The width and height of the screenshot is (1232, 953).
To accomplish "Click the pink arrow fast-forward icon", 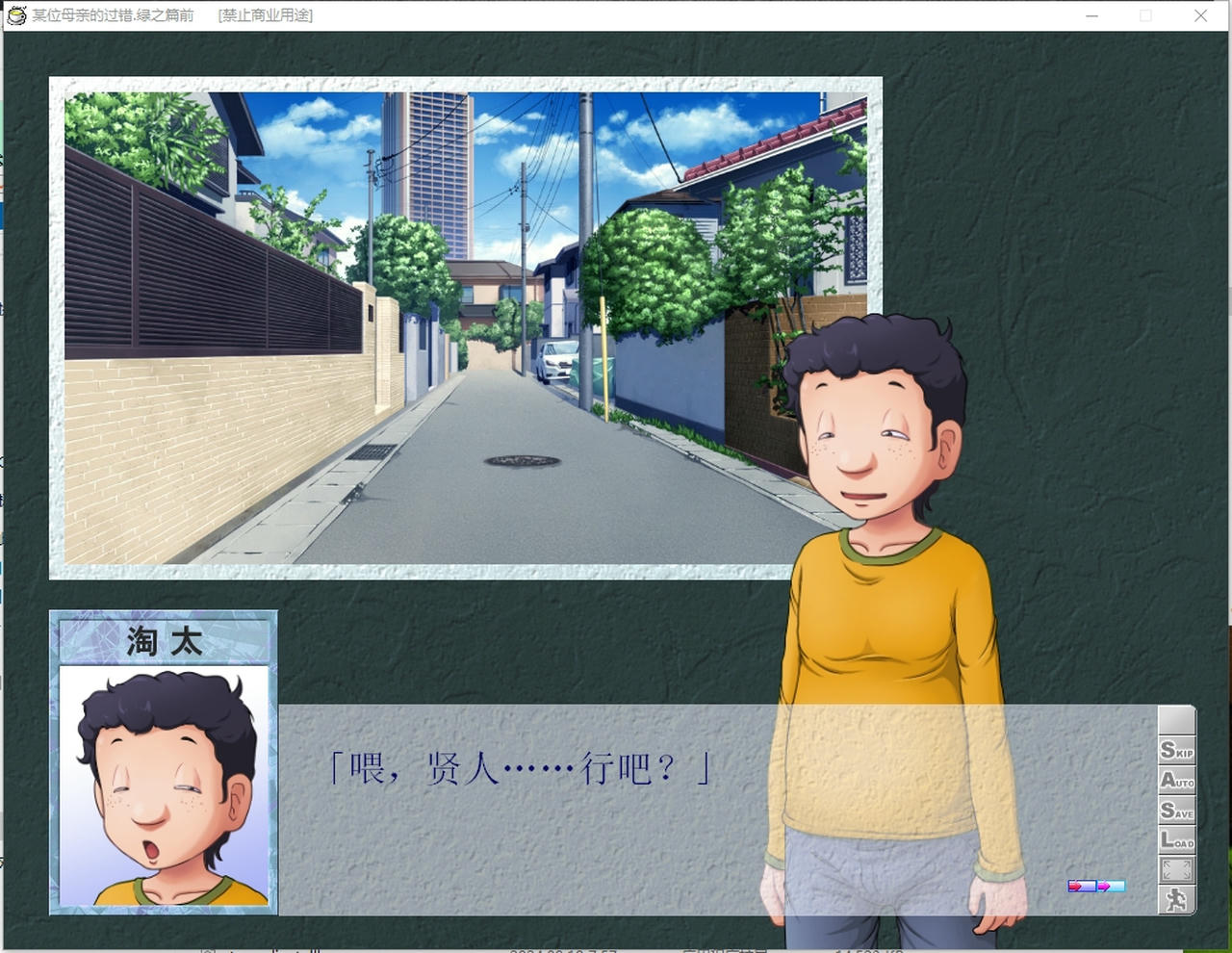I will [x=1105, y=886].
